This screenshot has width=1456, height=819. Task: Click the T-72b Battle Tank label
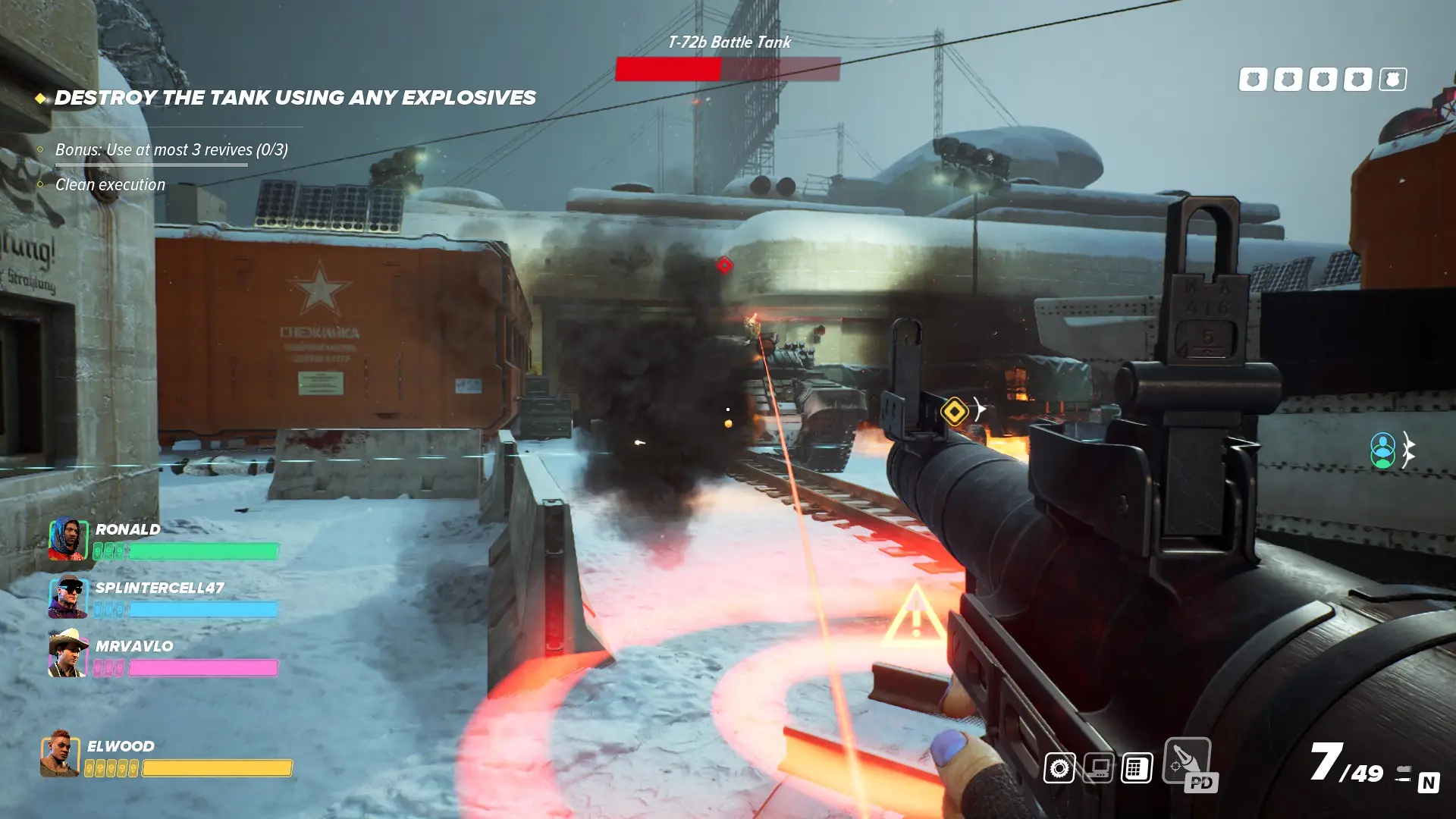[729, 42]
